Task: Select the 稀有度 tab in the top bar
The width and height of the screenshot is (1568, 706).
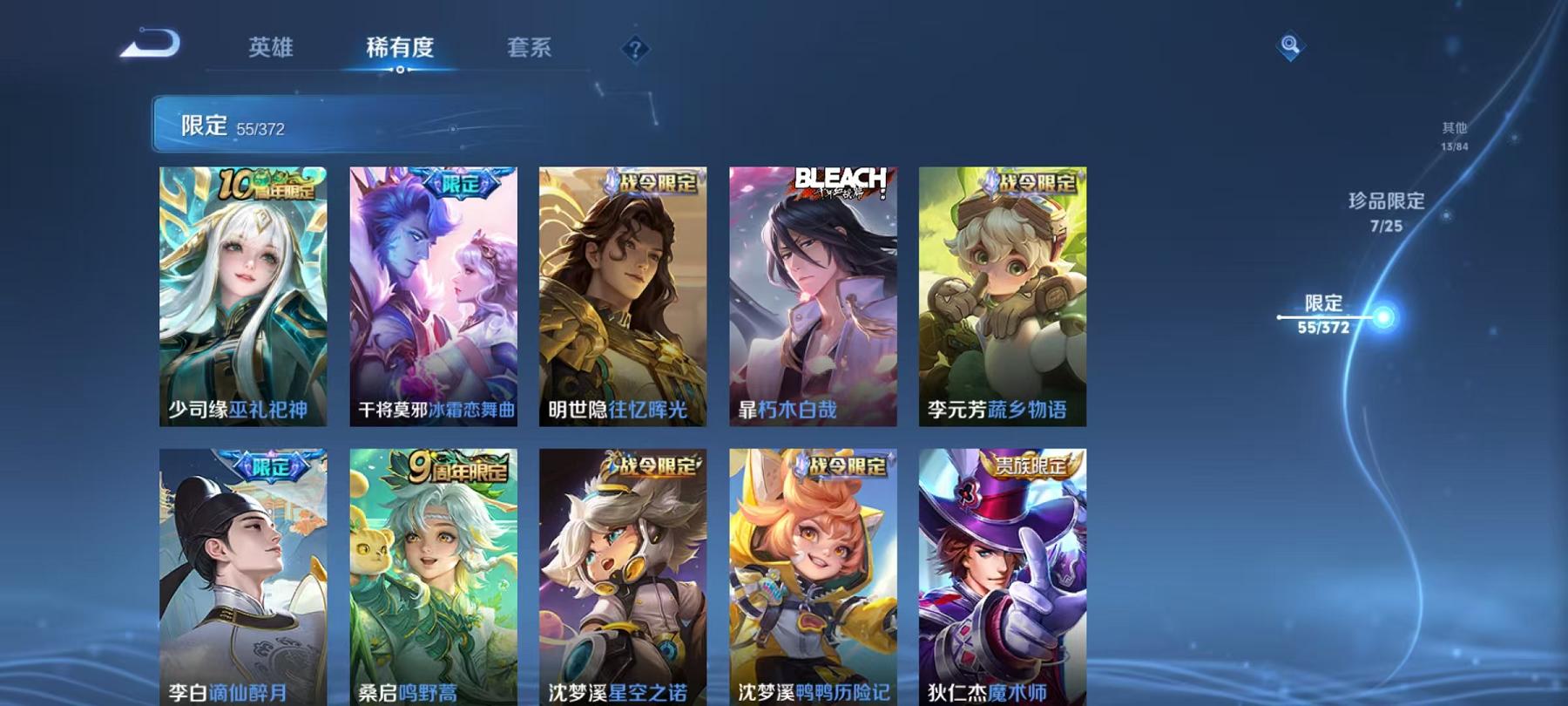Action: click(401, 49)
